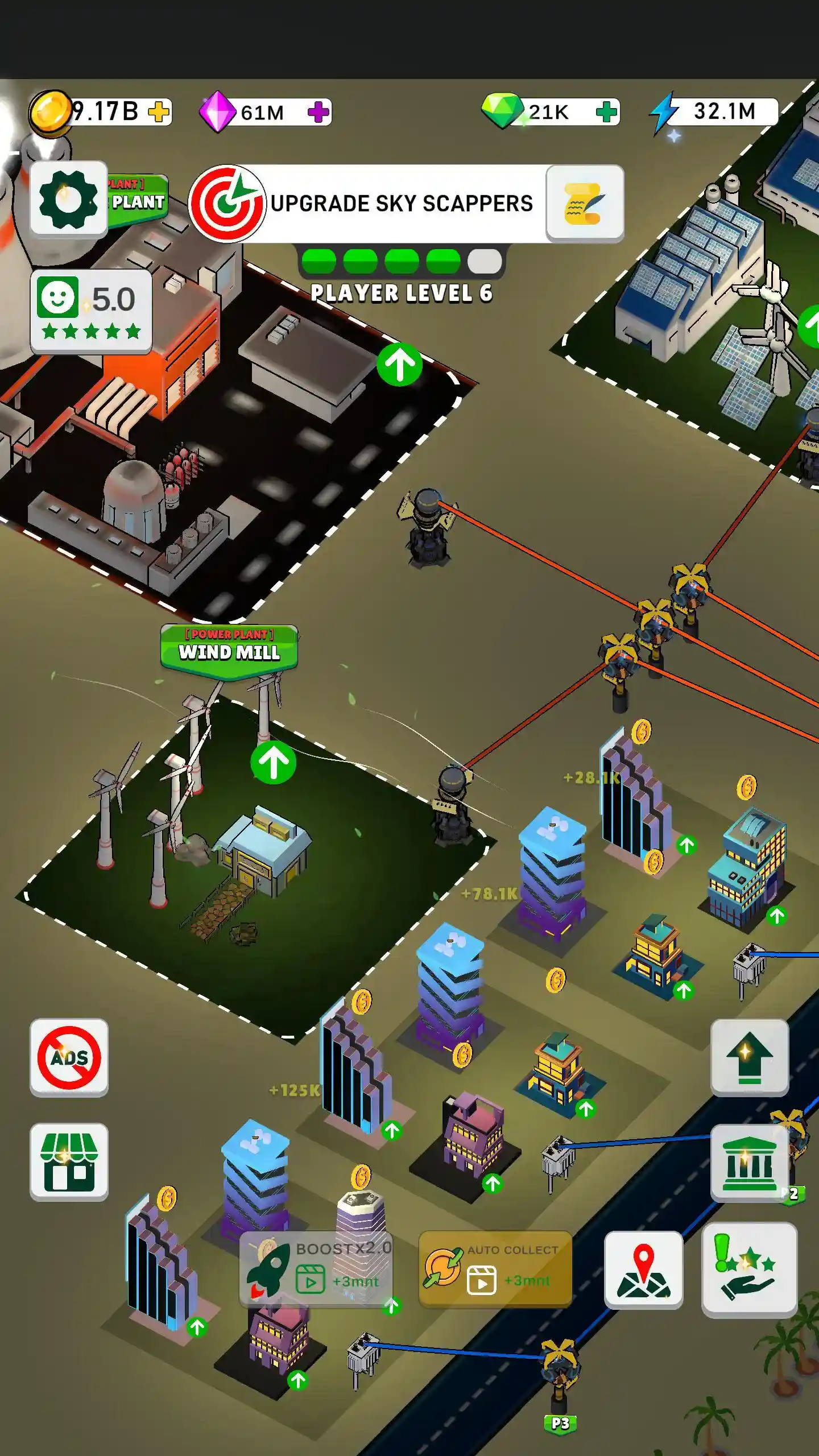Tap the Player Level 6 progress bar

398,262
